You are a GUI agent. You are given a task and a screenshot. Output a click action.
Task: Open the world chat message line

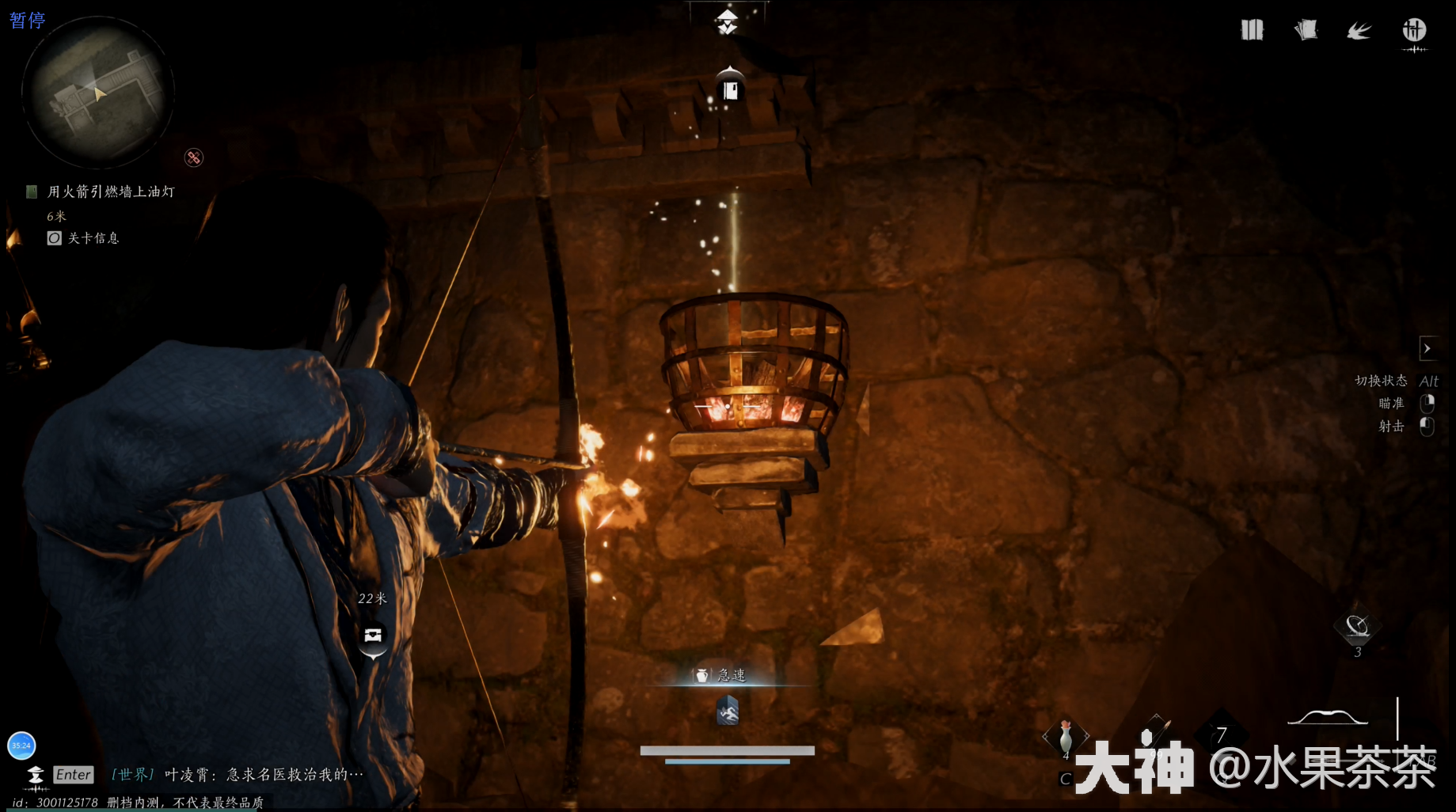click(x=238, y=775)
